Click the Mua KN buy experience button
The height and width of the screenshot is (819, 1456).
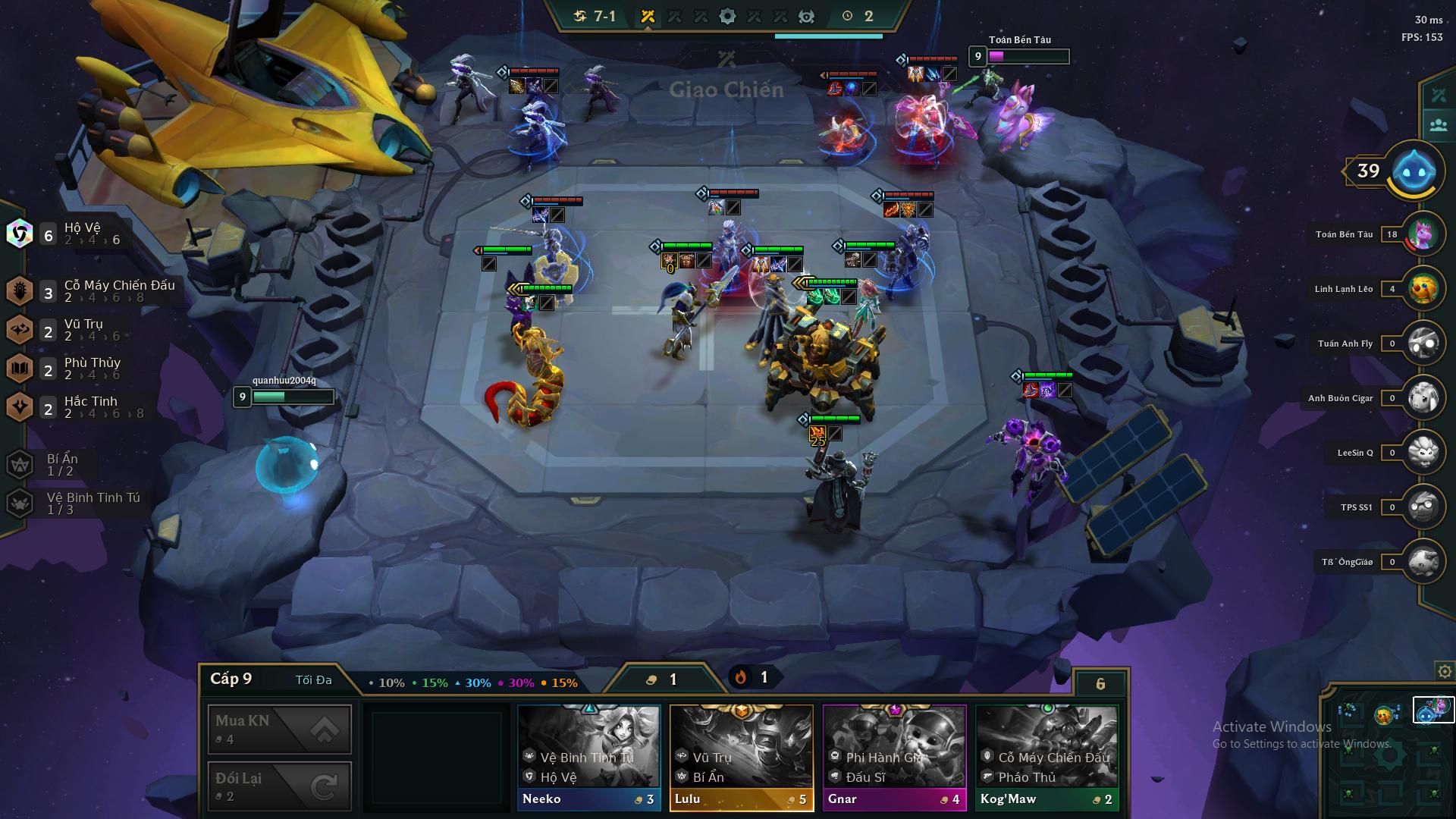point(279,729)
